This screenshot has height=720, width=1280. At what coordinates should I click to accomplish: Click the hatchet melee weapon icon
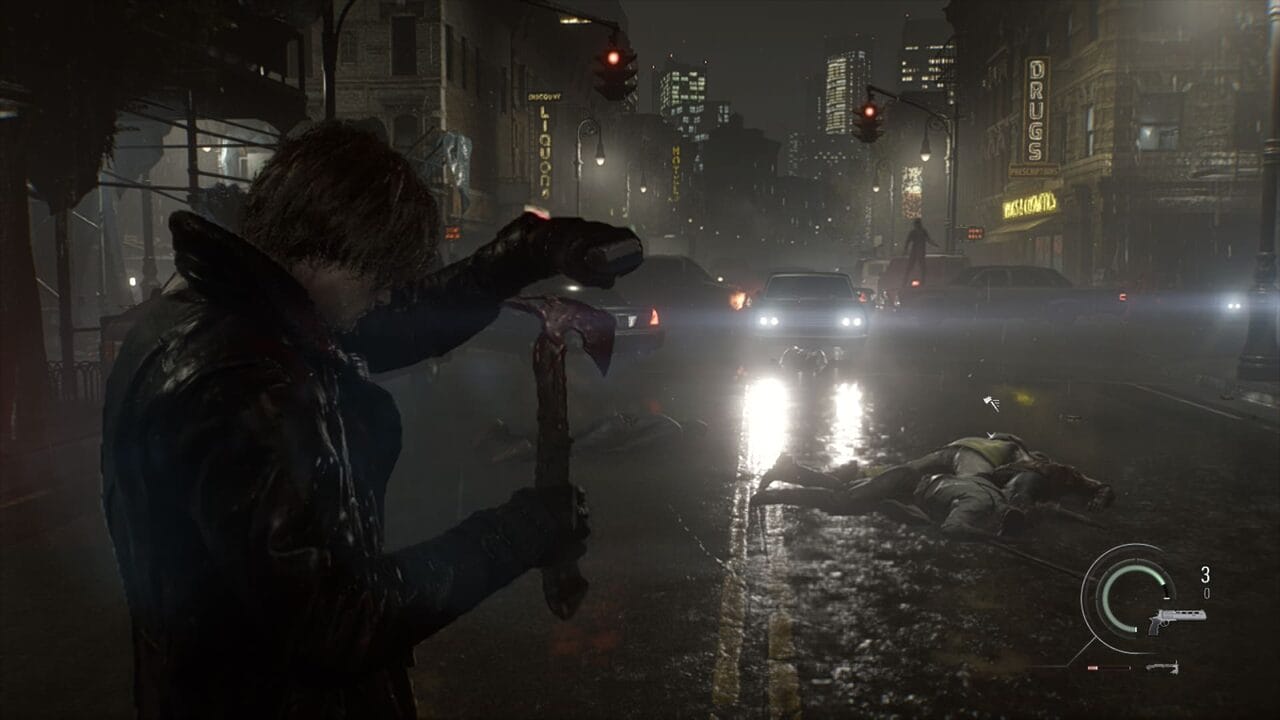click(1161, 667)
